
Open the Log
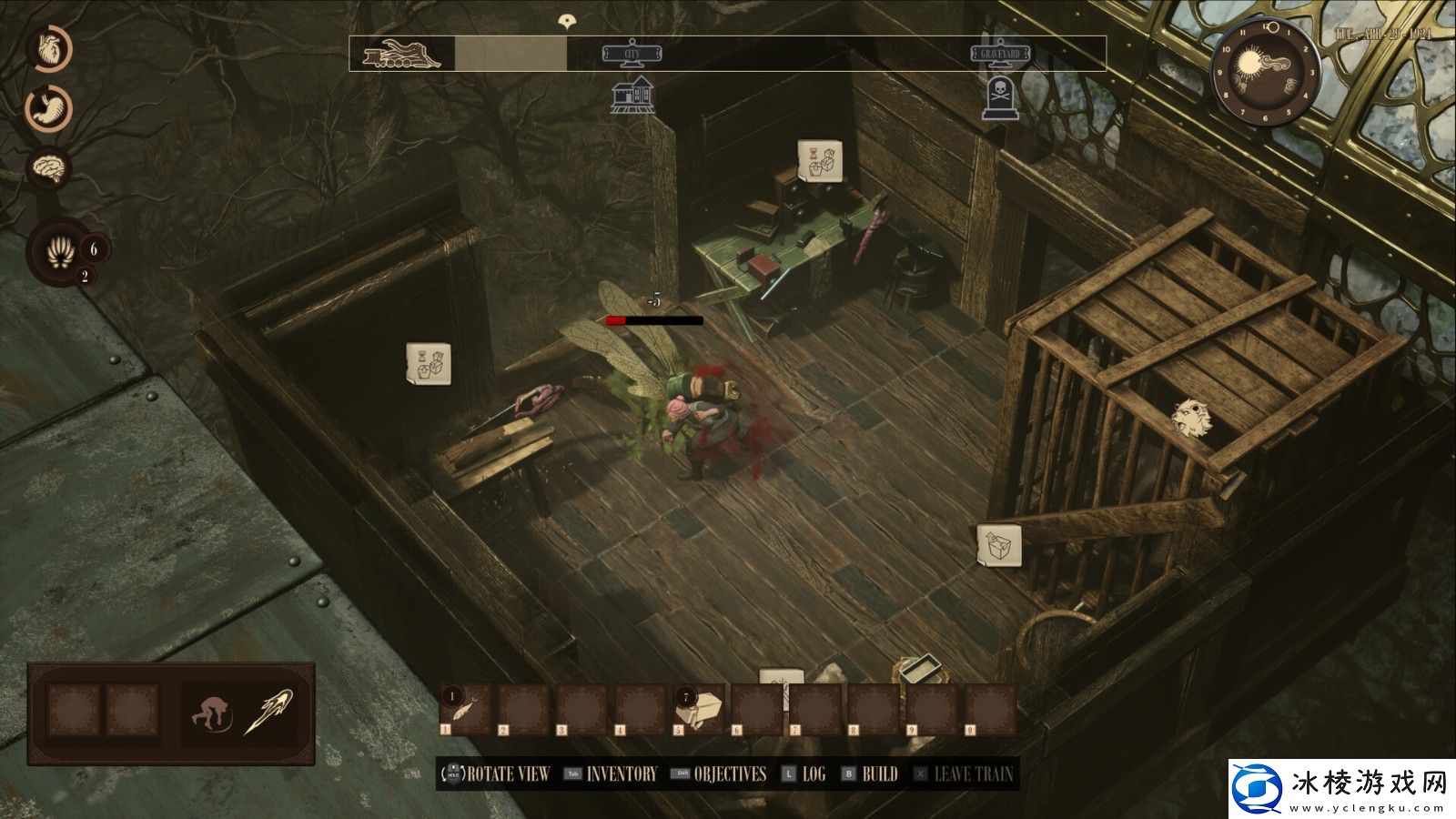tap(813, 774)
